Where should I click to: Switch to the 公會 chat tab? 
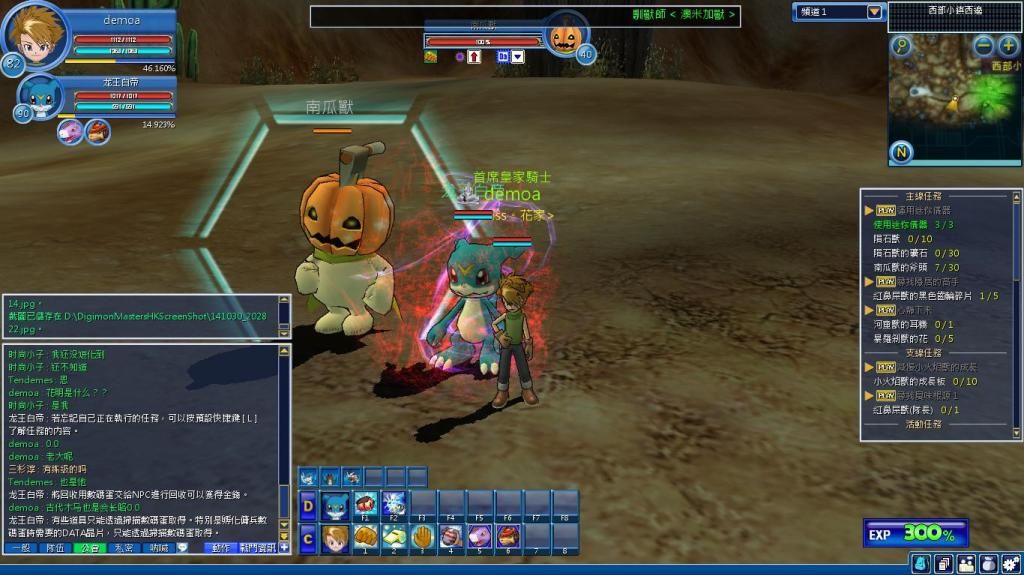tap(90, 548)
